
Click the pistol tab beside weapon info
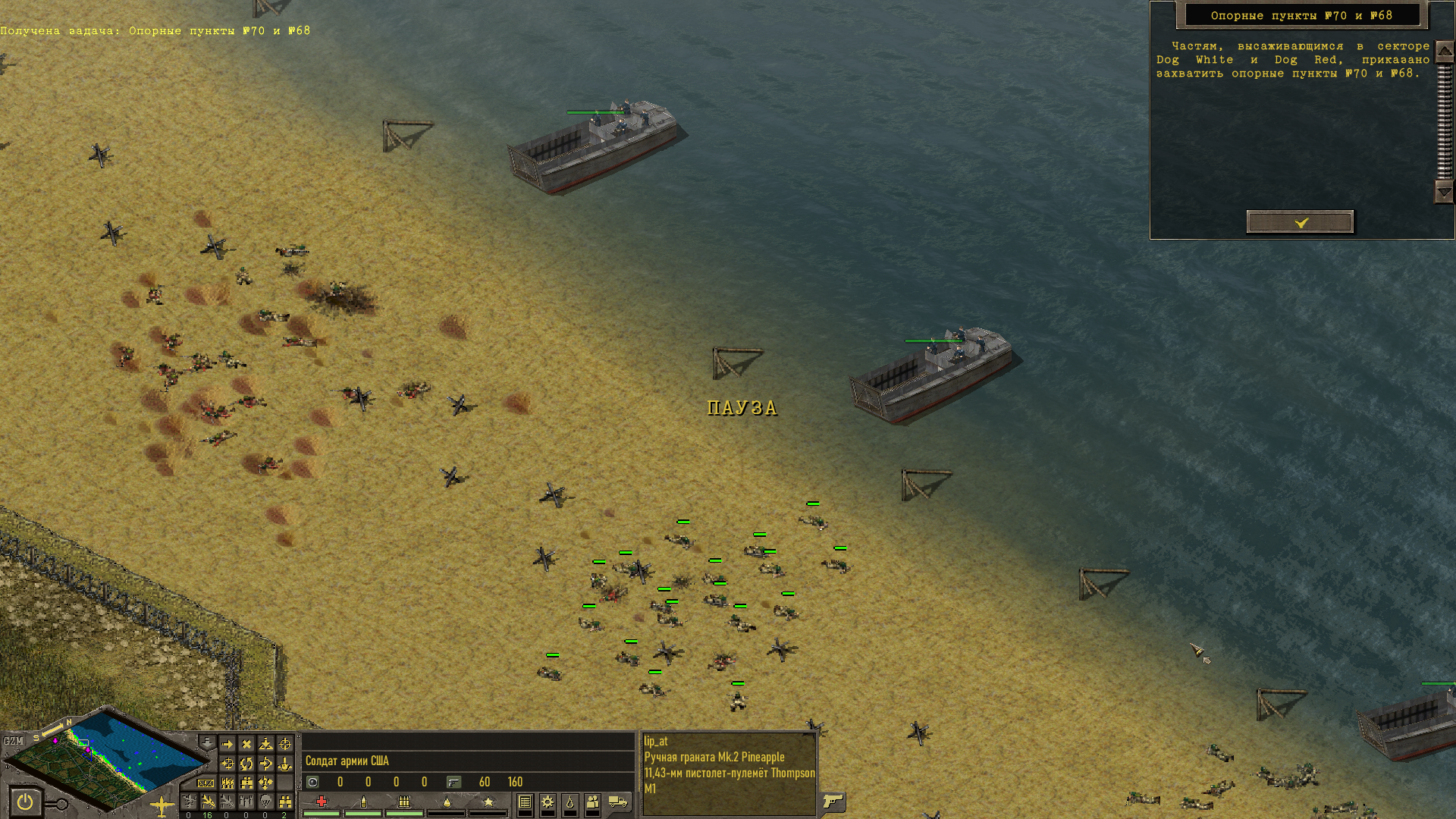(x=833, y=802)
